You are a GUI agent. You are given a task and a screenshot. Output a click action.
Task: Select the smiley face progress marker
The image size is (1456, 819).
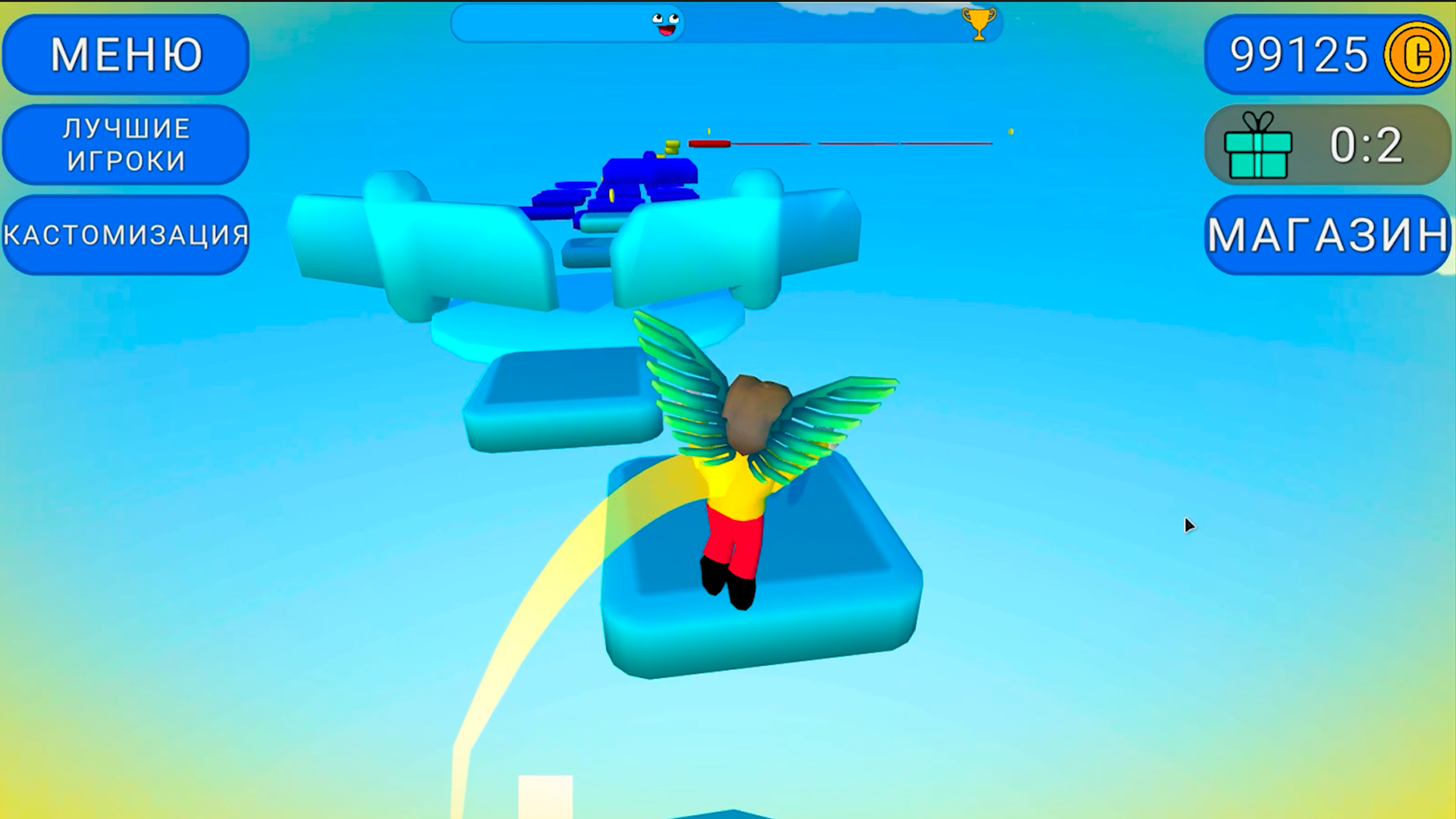coord(666,23)
